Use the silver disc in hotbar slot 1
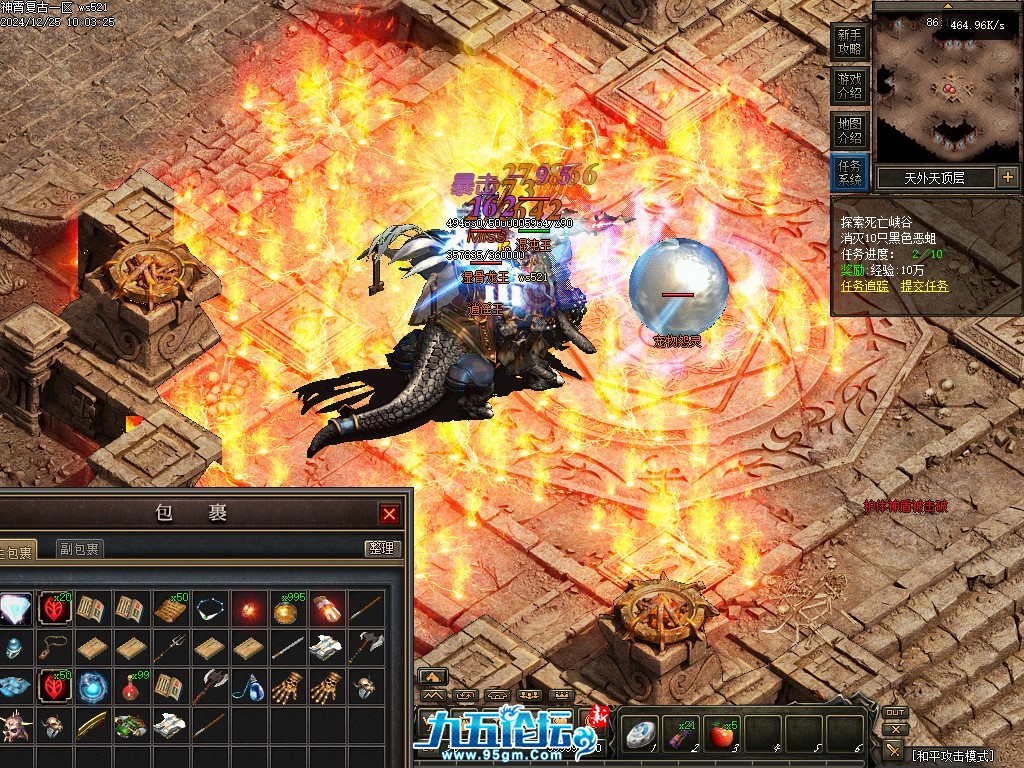Viewport: 1024px width, 768px height. [639, 735]
